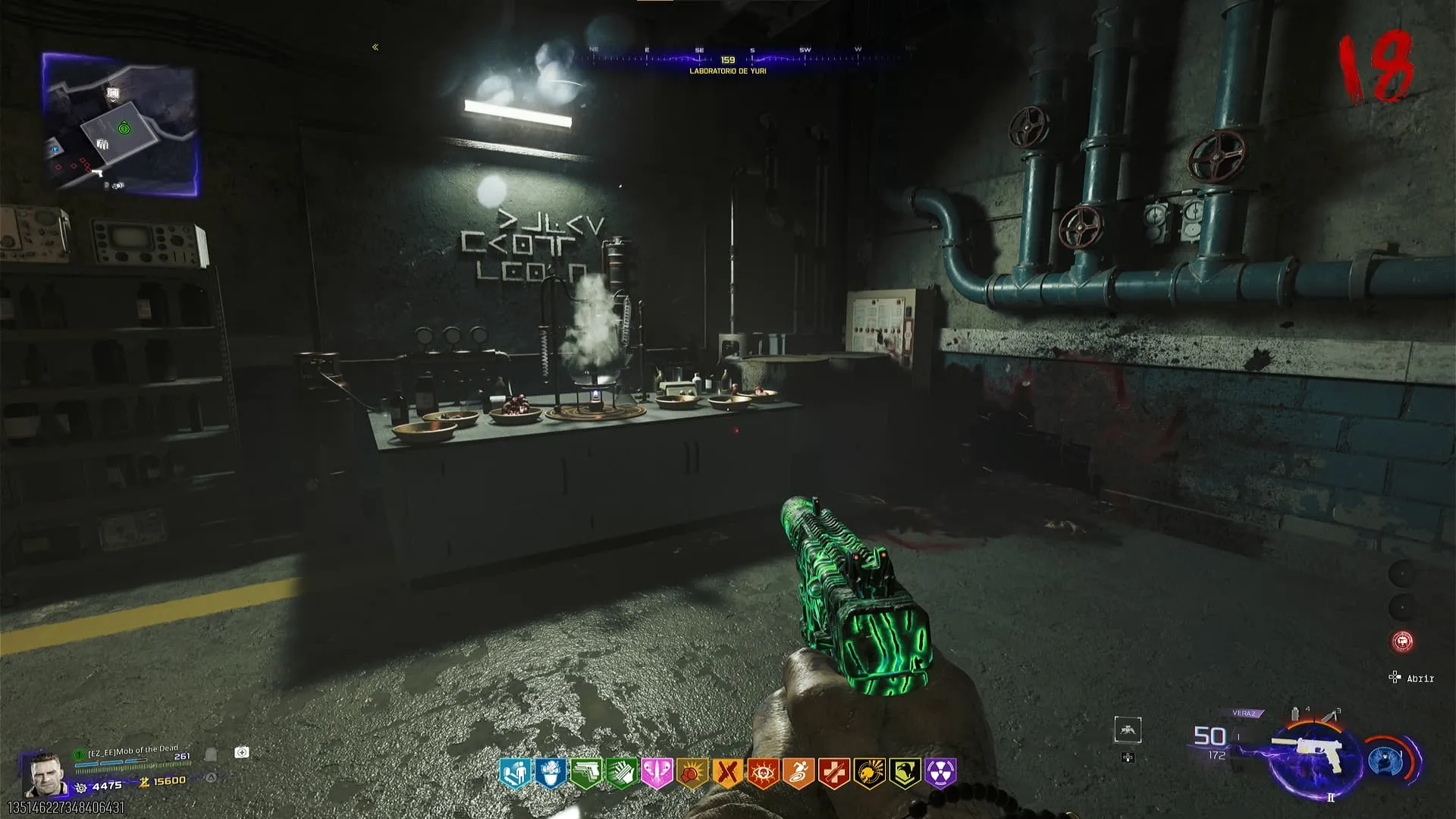Click the blue ice cream sundae perk icon
Image resolution: width=1456 pixels, height=819 pixels.
550,773
